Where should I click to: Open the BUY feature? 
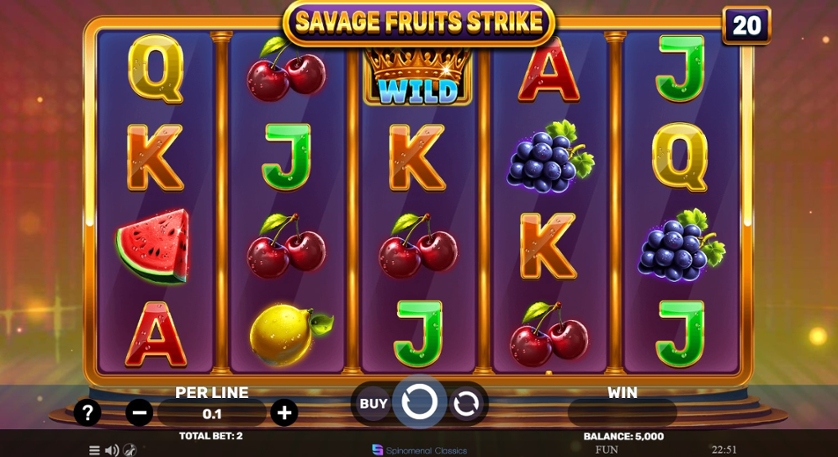point(373,404)
